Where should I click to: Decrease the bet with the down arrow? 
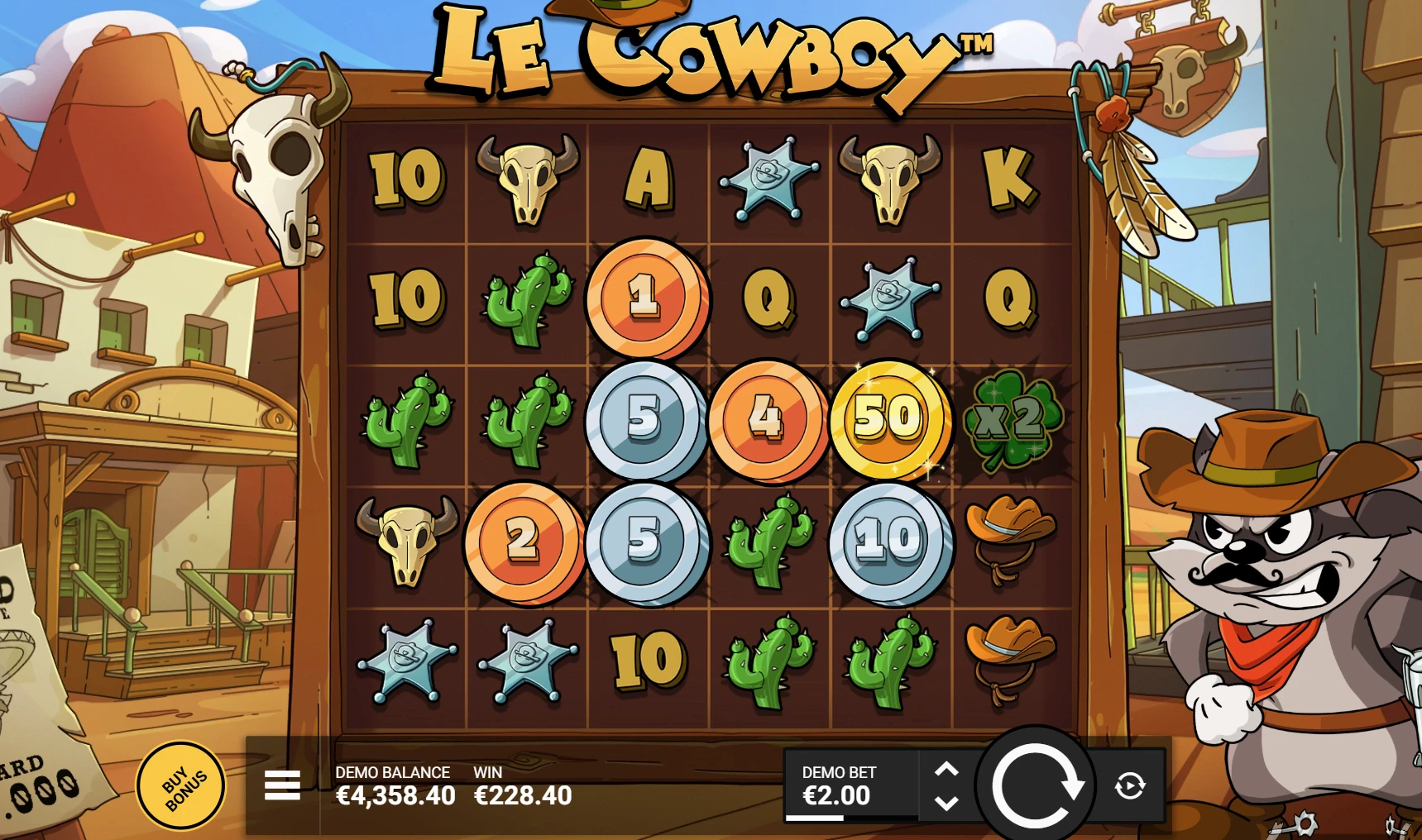point(948,804)
